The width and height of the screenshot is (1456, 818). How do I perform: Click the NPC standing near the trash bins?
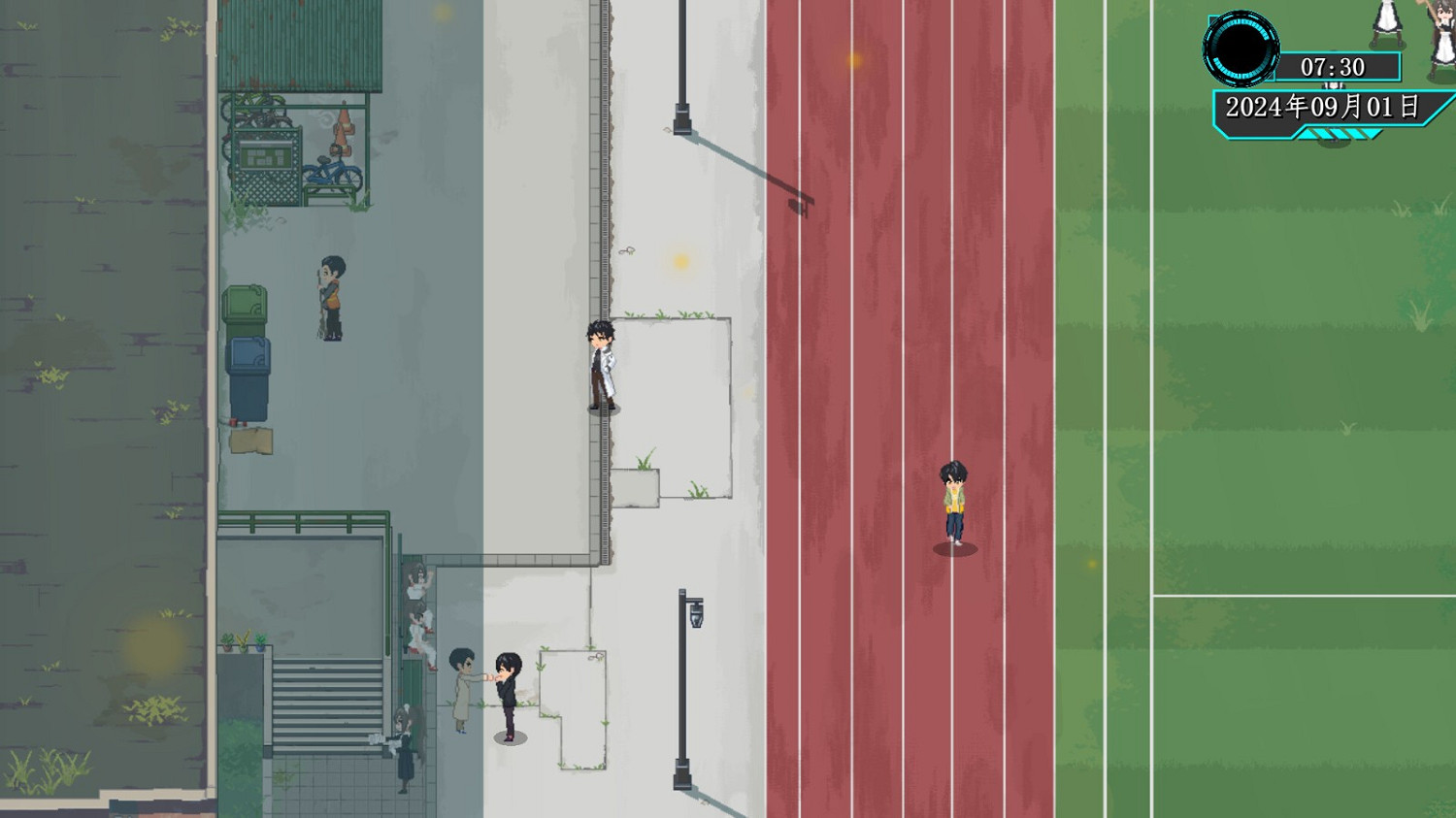pos(329,296)
